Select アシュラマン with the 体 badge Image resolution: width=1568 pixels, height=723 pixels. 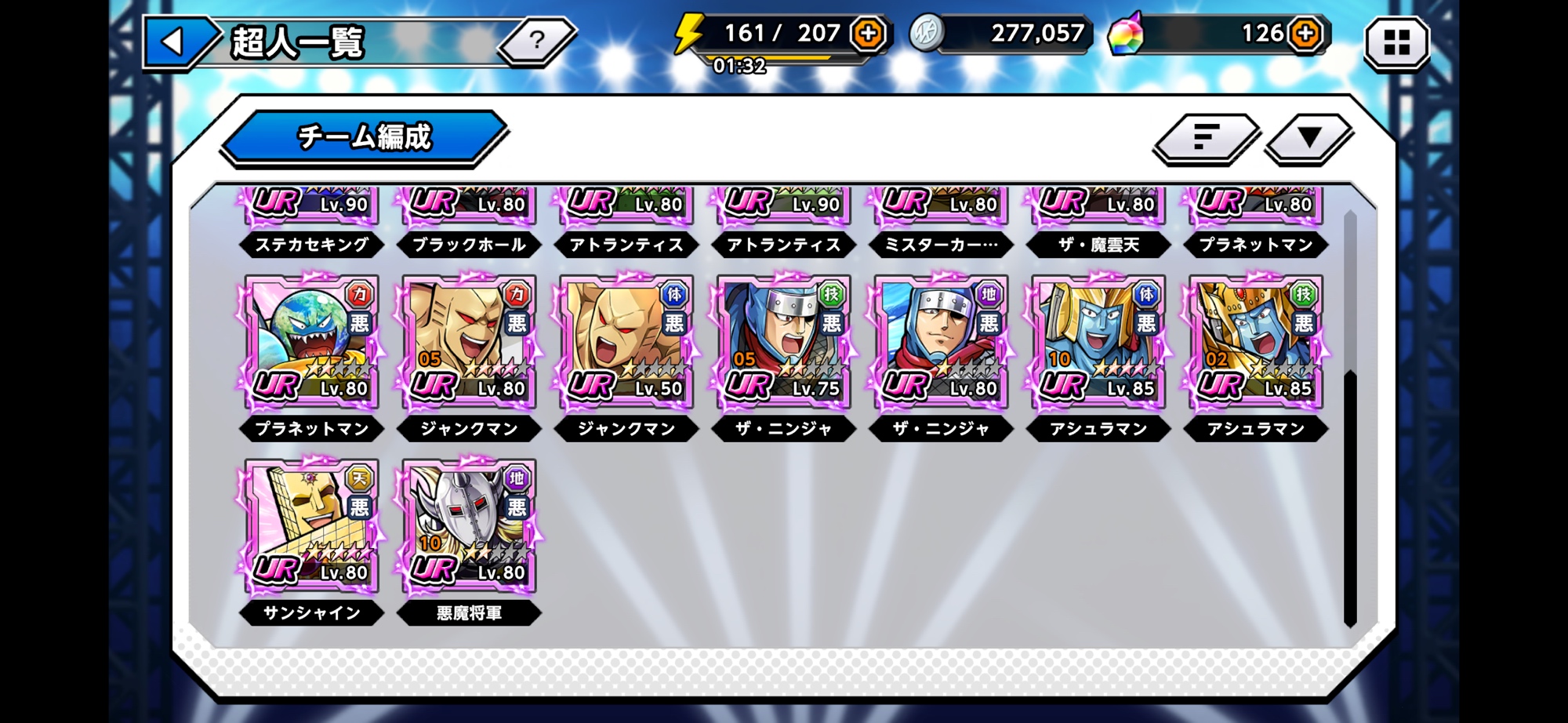pyautogui.click(x=1098, y=343)
